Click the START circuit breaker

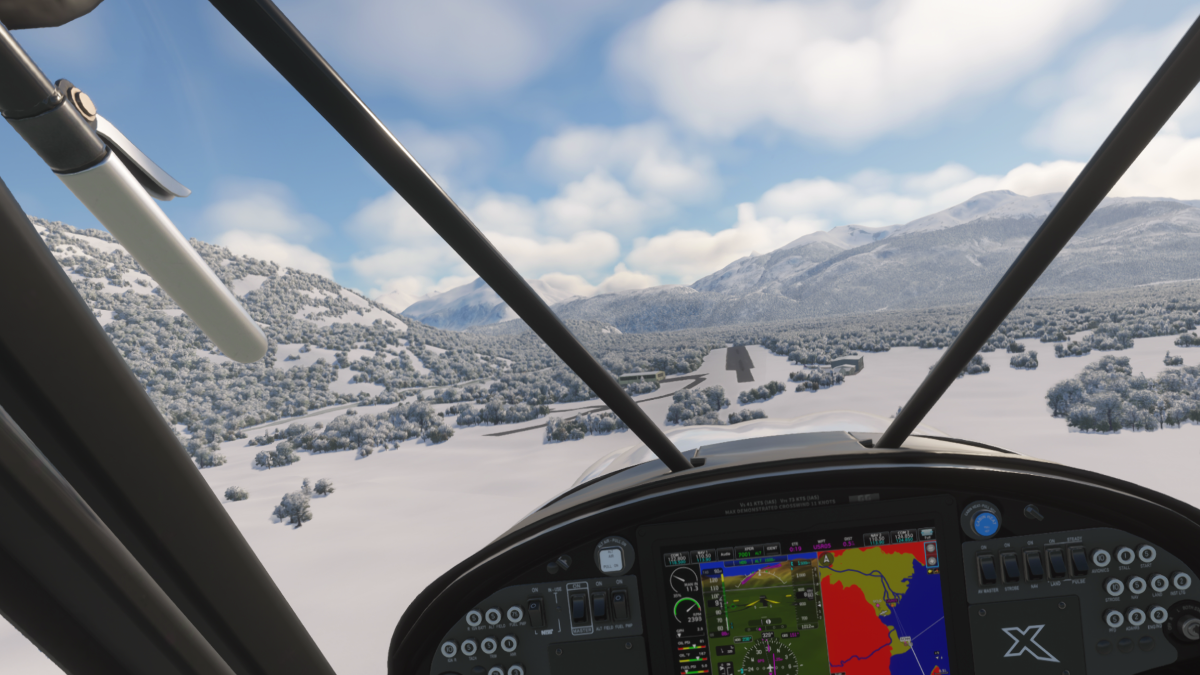tap(1147, 553)
